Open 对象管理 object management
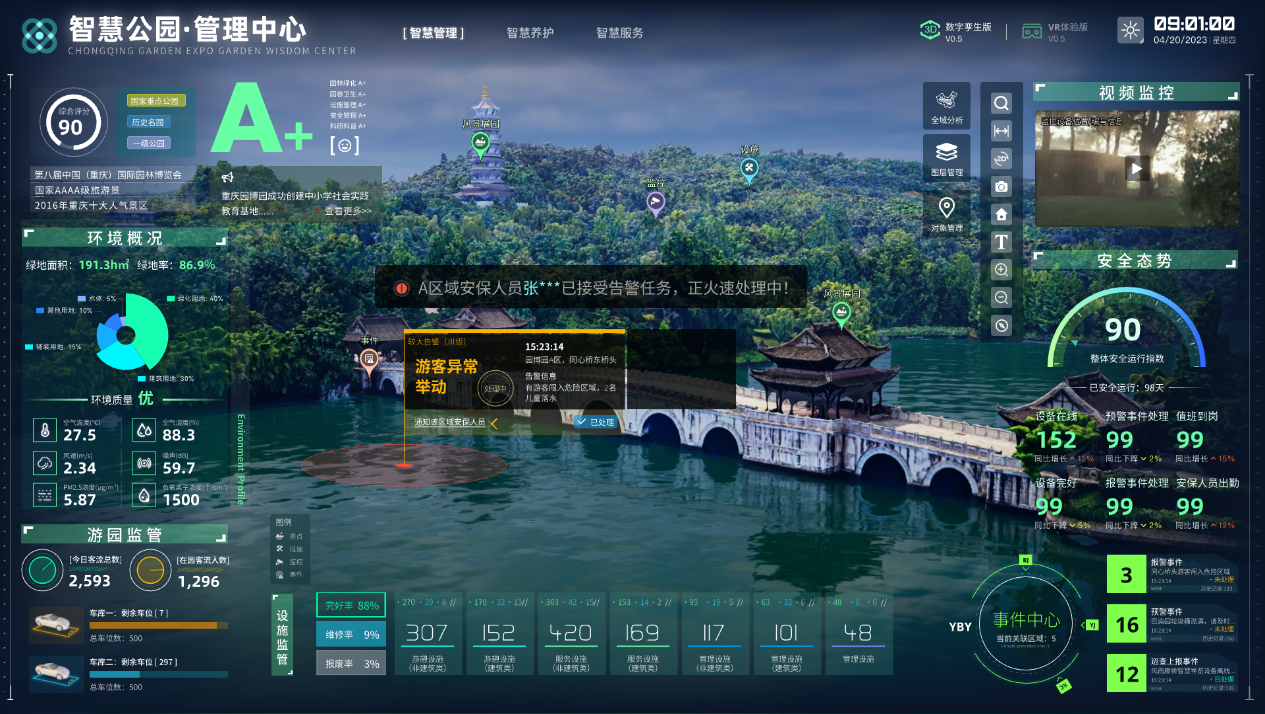 tap(946, 214)
